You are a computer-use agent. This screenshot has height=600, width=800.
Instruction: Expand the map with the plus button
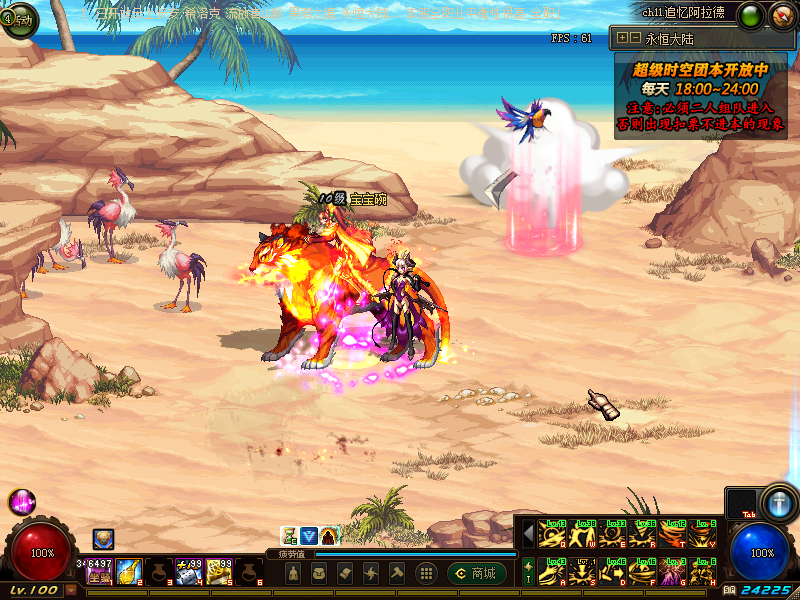[x=623, y=38]
